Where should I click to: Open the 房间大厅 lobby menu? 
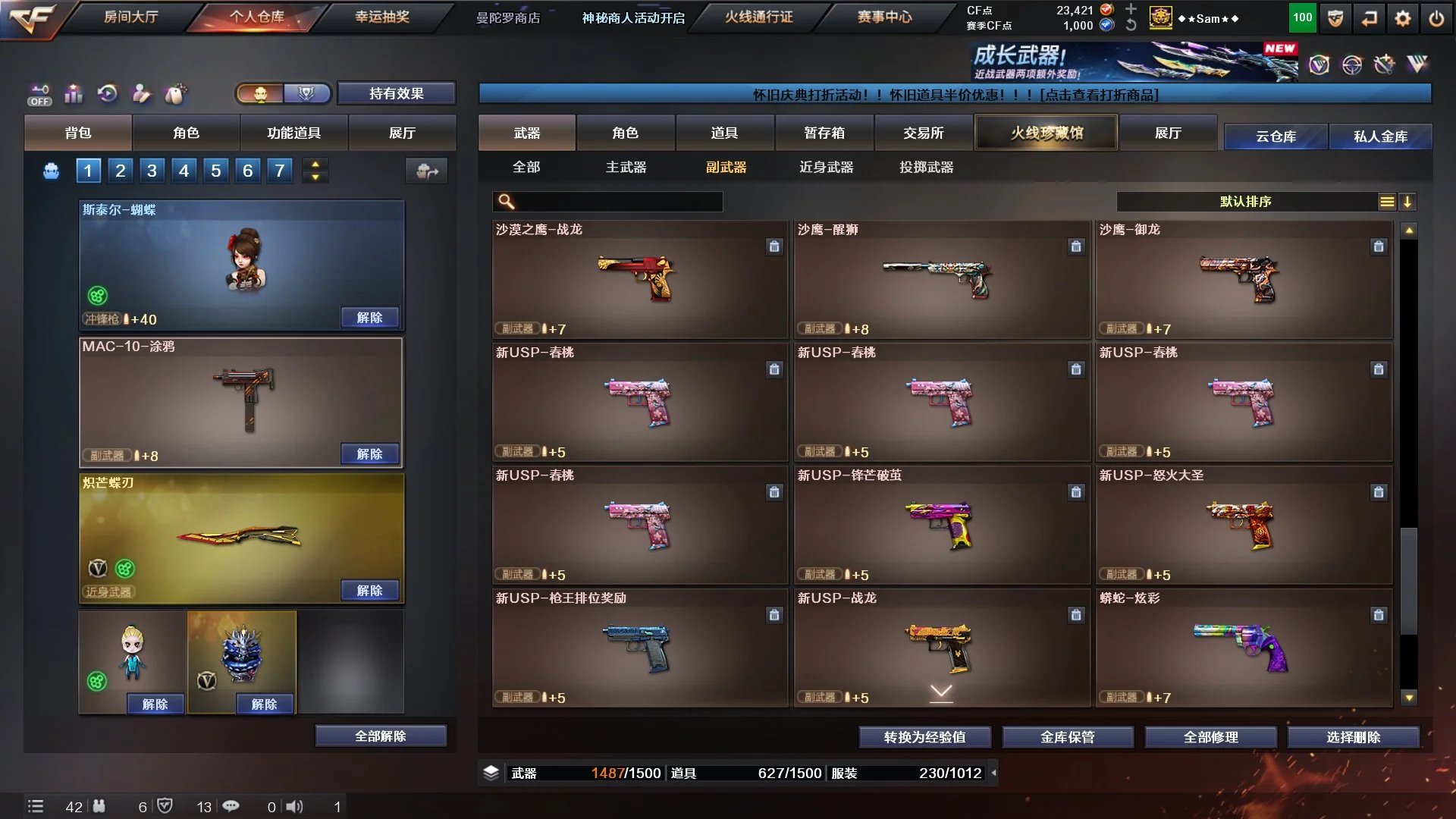[x=130, y=17]
